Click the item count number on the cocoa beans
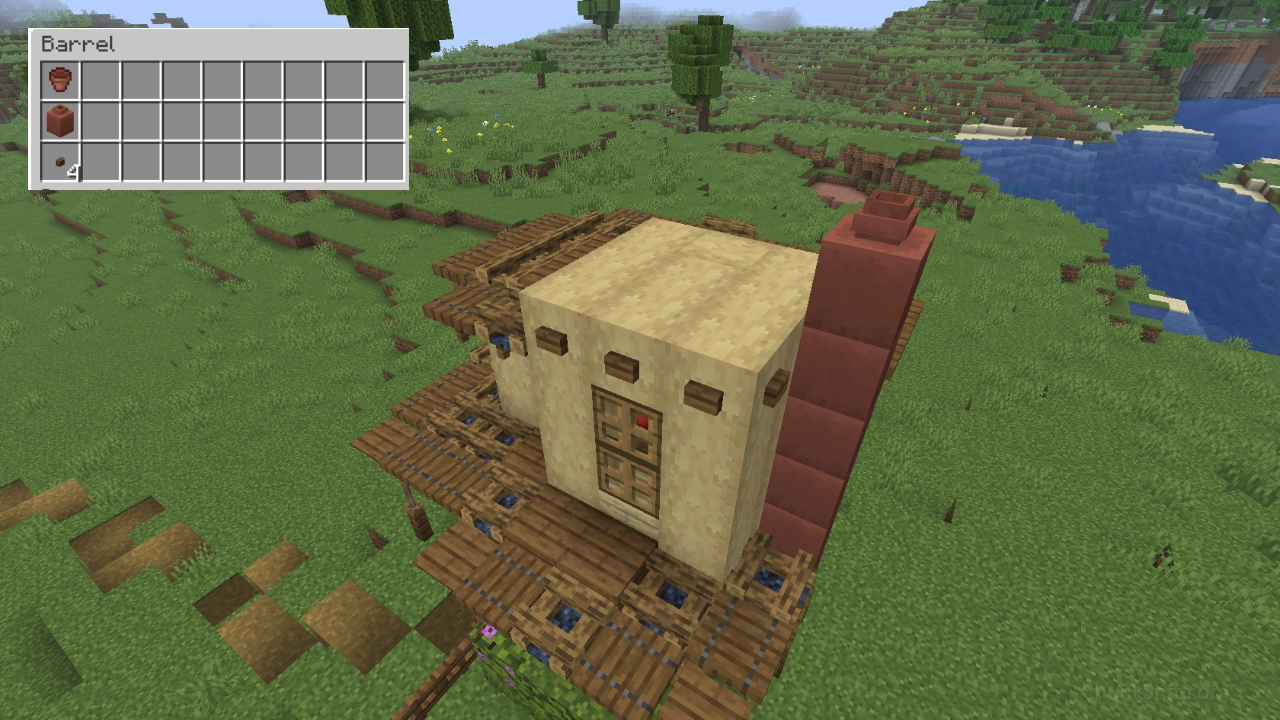 [x=72, y=172]
